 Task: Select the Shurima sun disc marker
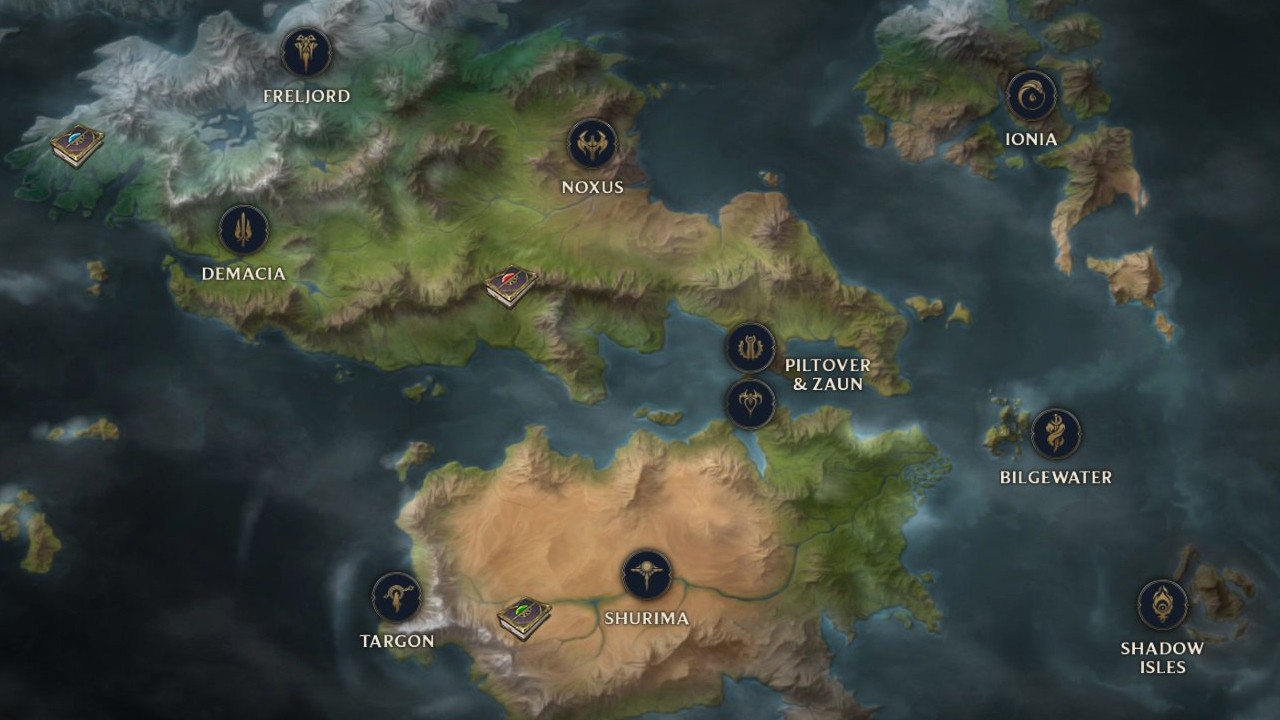click(646, 575)
